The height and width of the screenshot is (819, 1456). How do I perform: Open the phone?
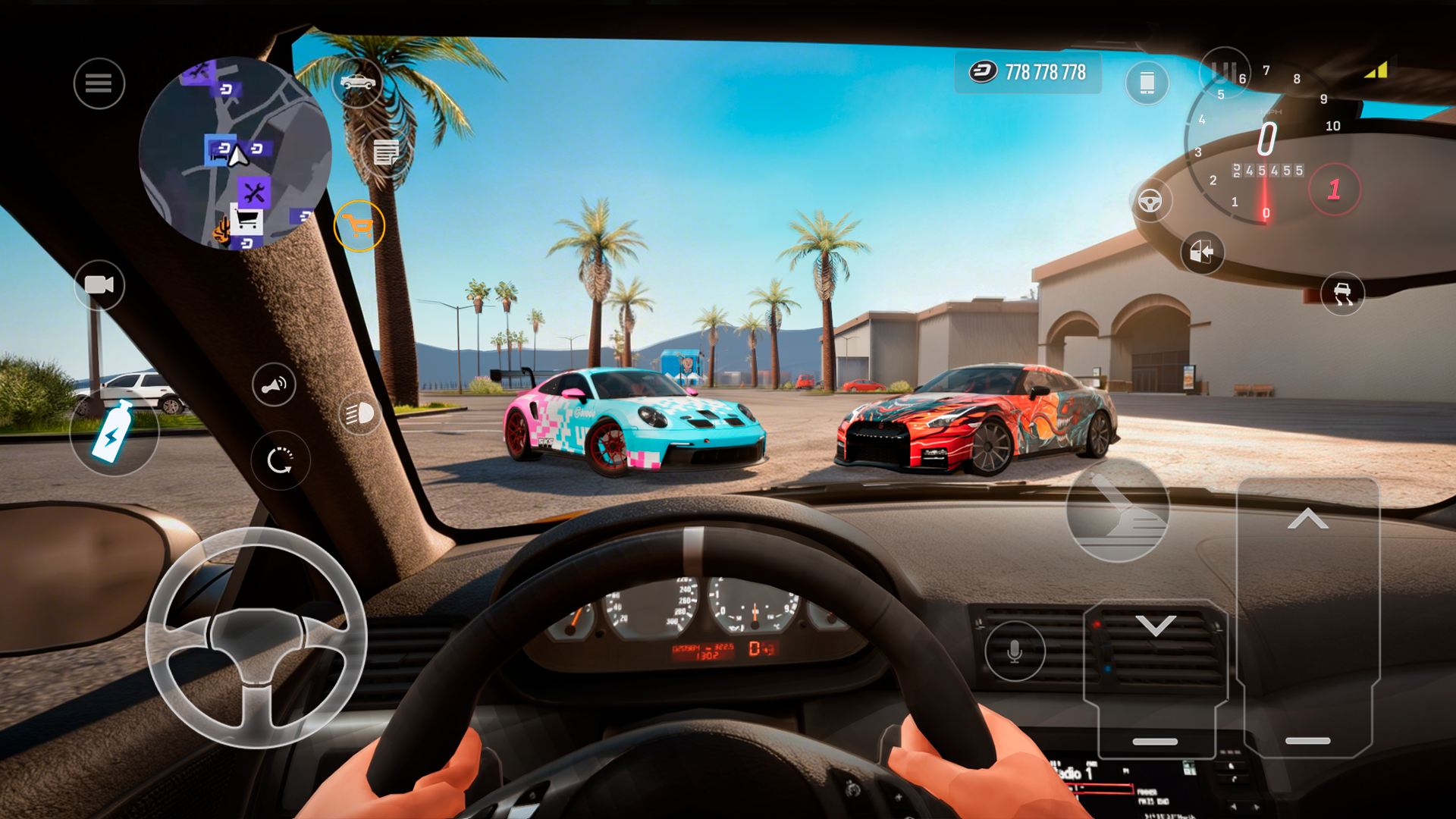click(x=1147, y=83)
